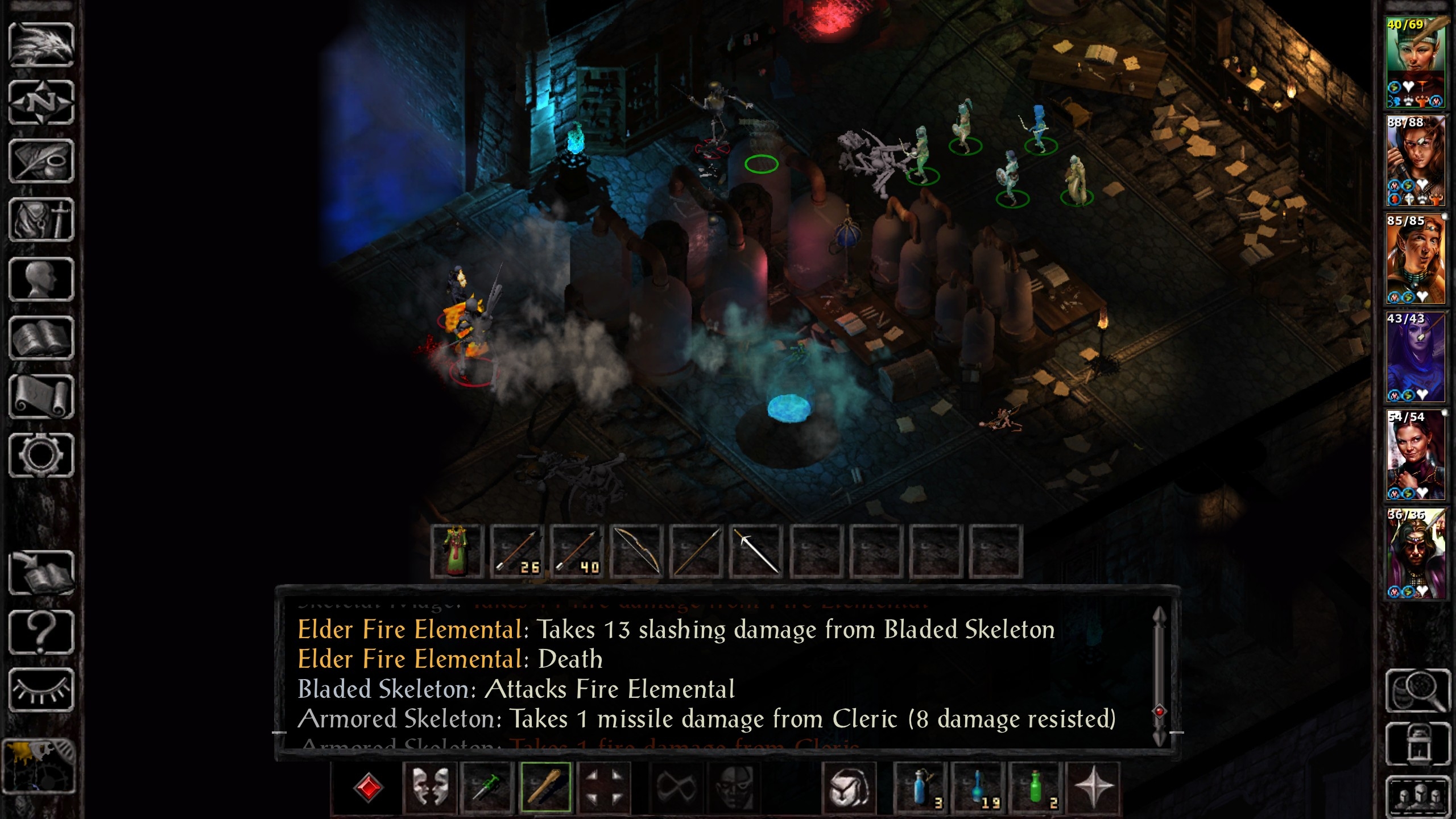This screenshot has width=1456, height=819.
Task: Open help with the question mark button
Action: pyautogui.click(x=41, y=631)
